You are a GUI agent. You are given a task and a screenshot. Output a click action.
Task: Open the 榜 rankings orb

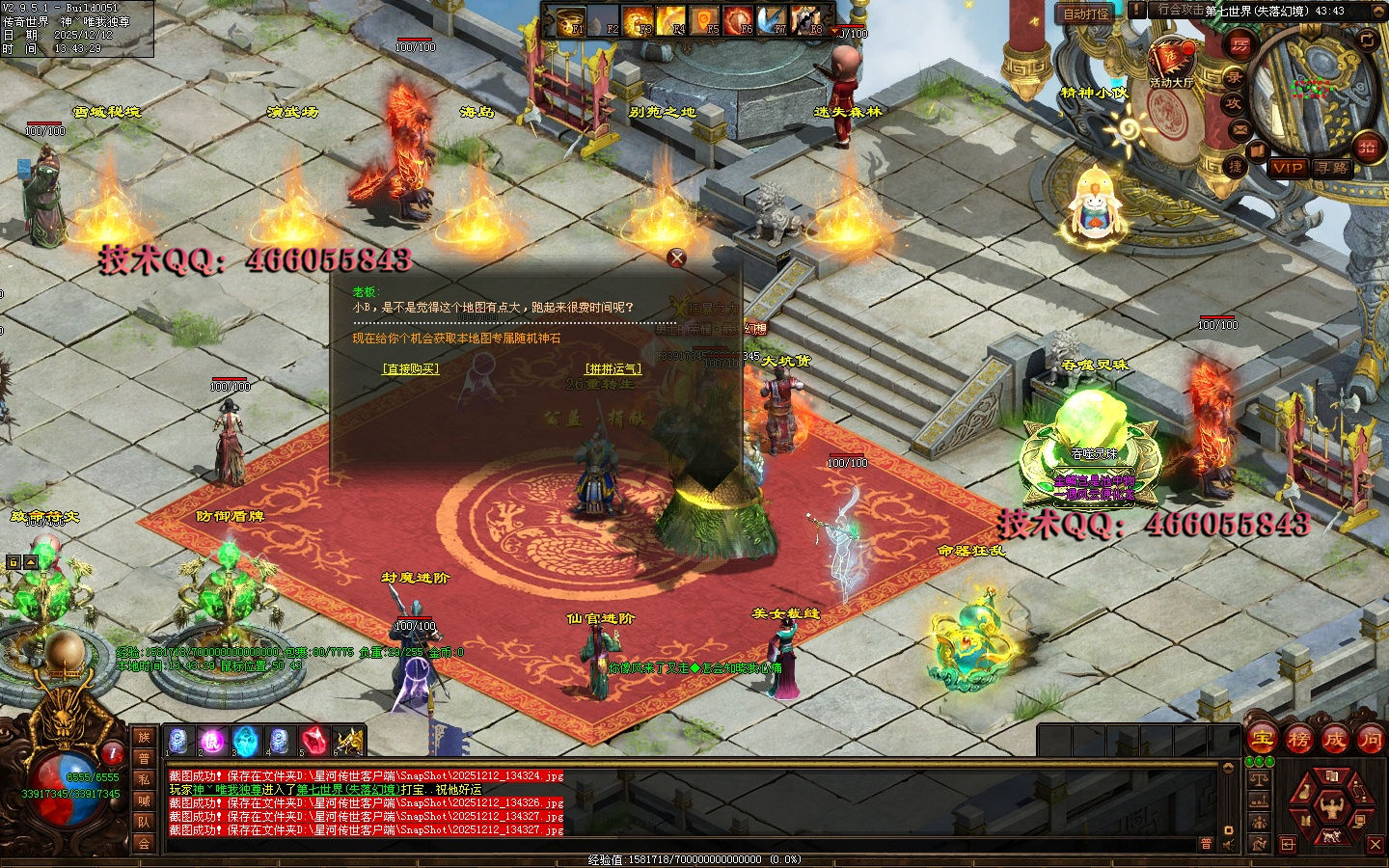pyautogui.click(x=1298, y=740)
